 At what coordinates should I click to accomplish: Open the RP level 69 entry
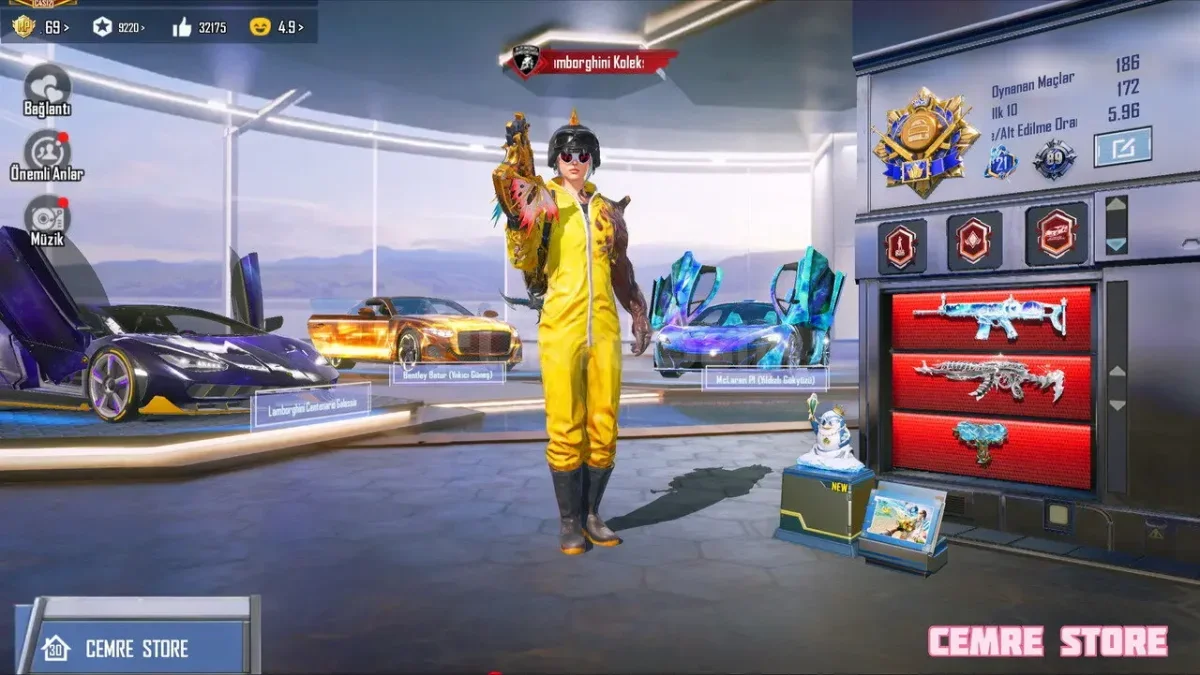pyautogui.click(x=40, y=27)
